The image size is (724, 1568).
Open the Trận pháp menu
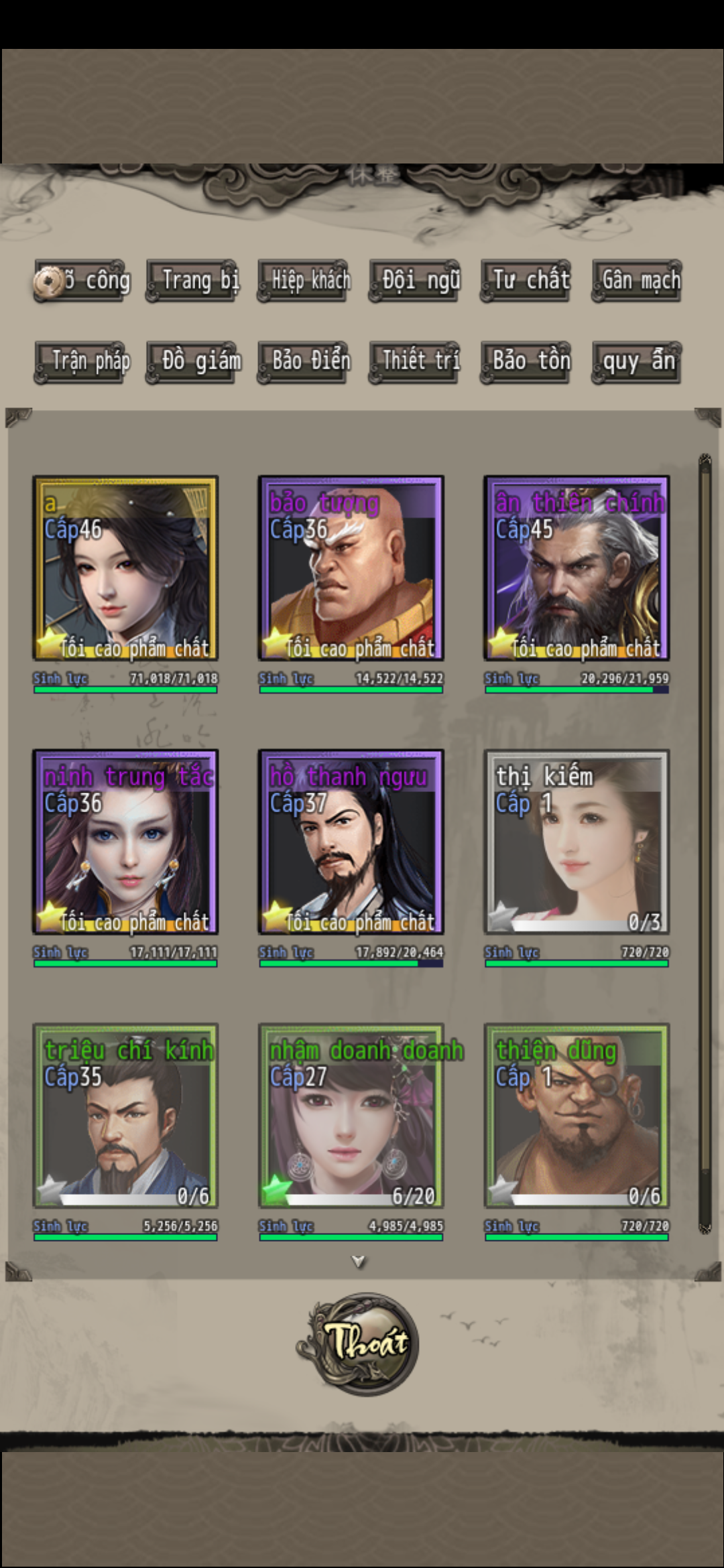coord(82,362)
